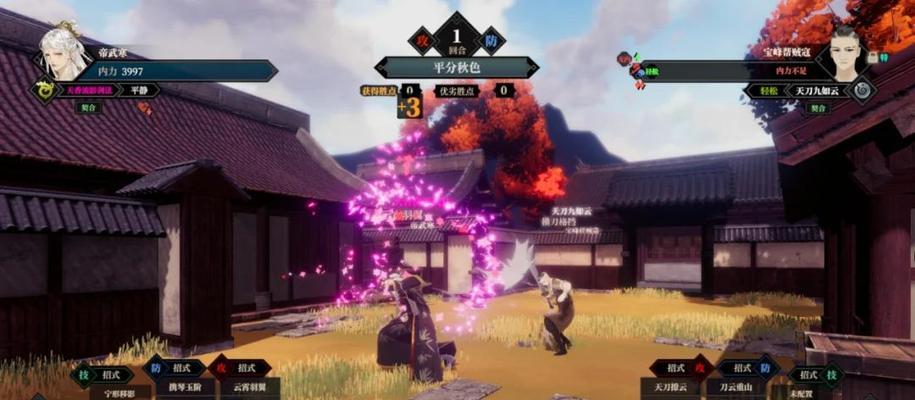Click the blue 防 defense diamond at top
Viewport: 915px width, 400px height.
(x=492, y=41)
